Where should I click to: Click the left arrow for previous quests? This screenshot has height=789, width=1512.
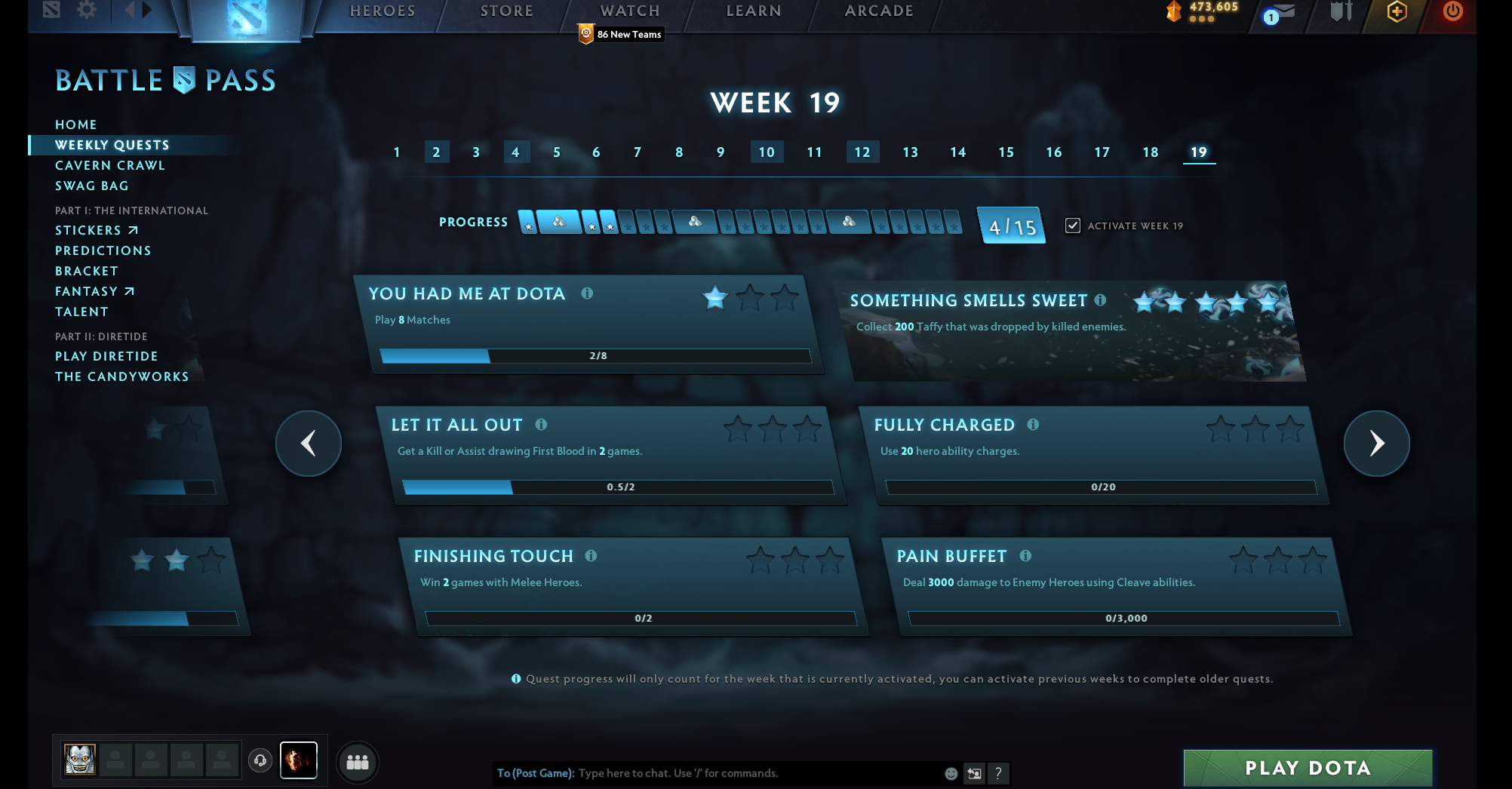click(308, 444)
